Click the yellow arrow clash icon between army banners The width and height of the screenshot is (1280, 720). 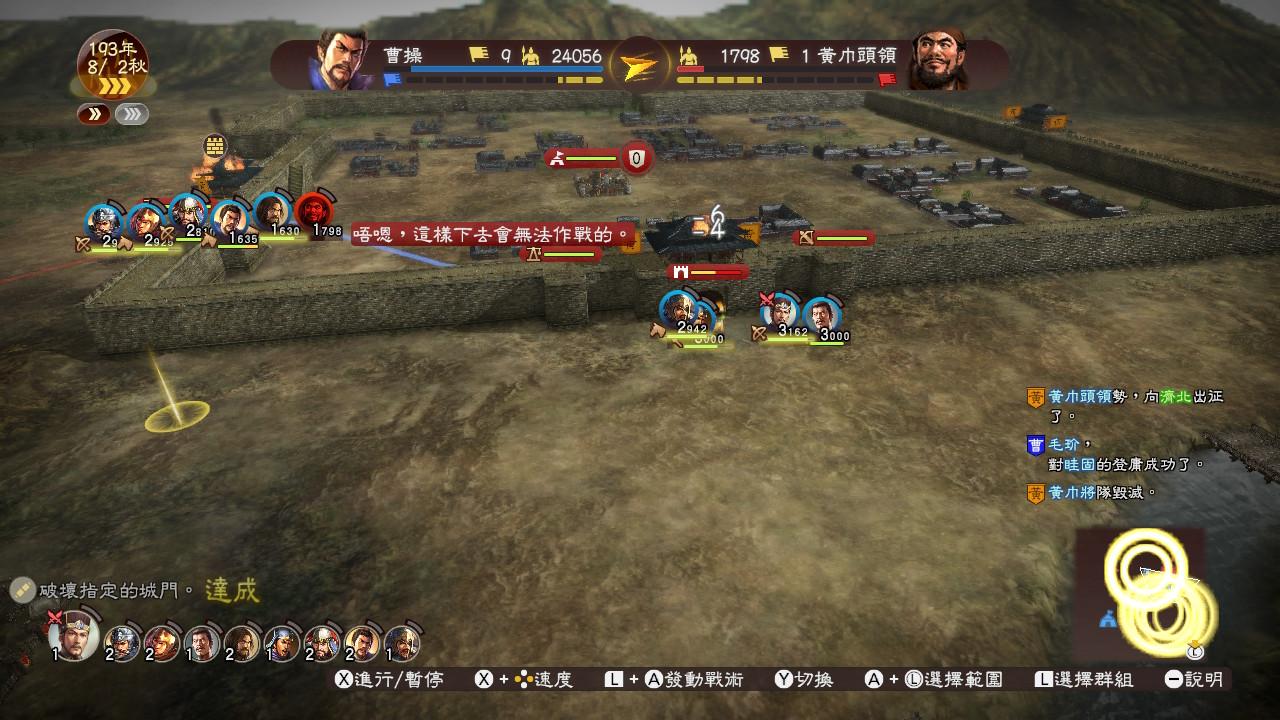(x=641, y=61)
